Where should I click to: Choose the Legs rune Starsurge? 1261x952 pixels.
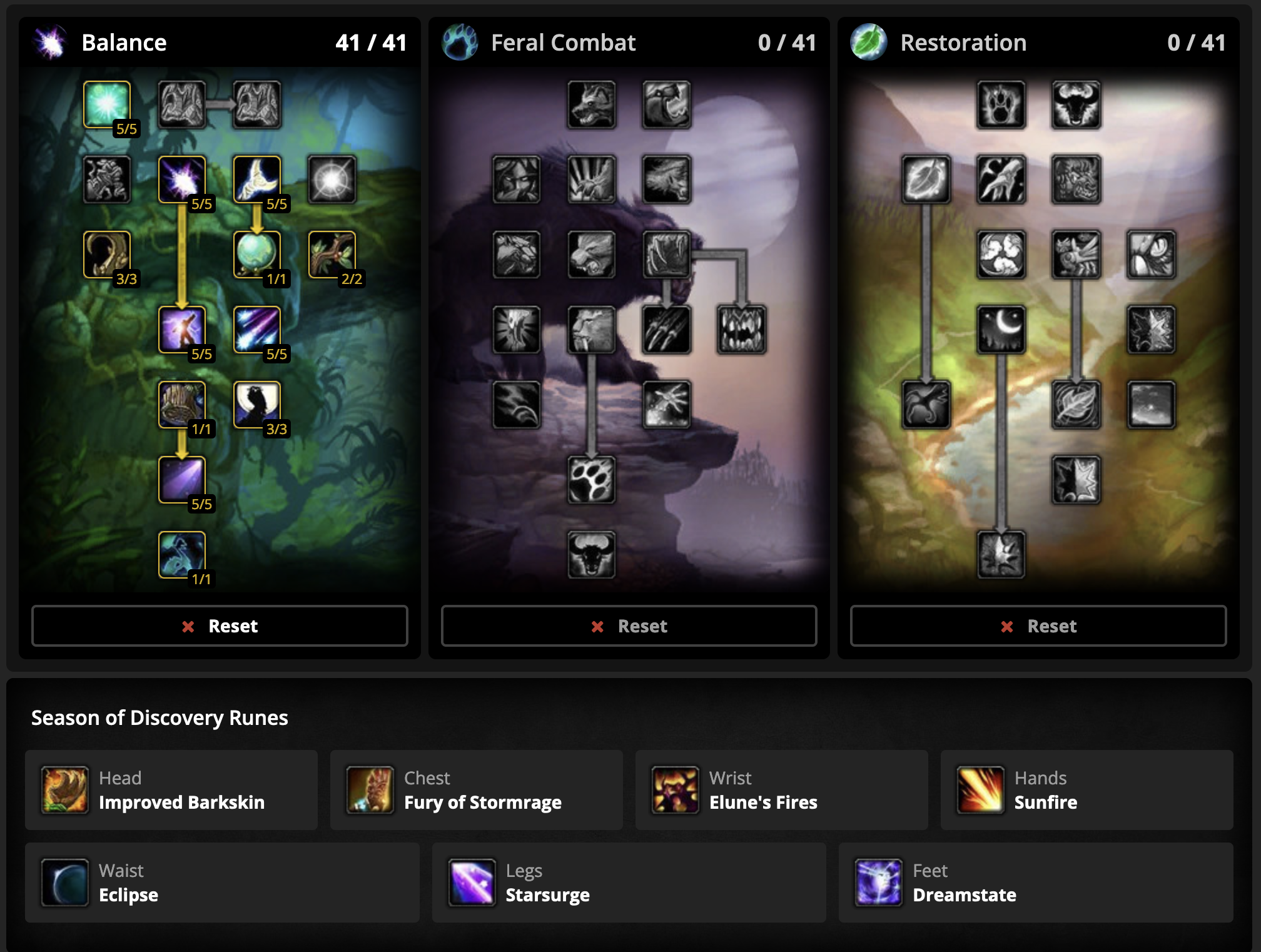pos(629,883)
